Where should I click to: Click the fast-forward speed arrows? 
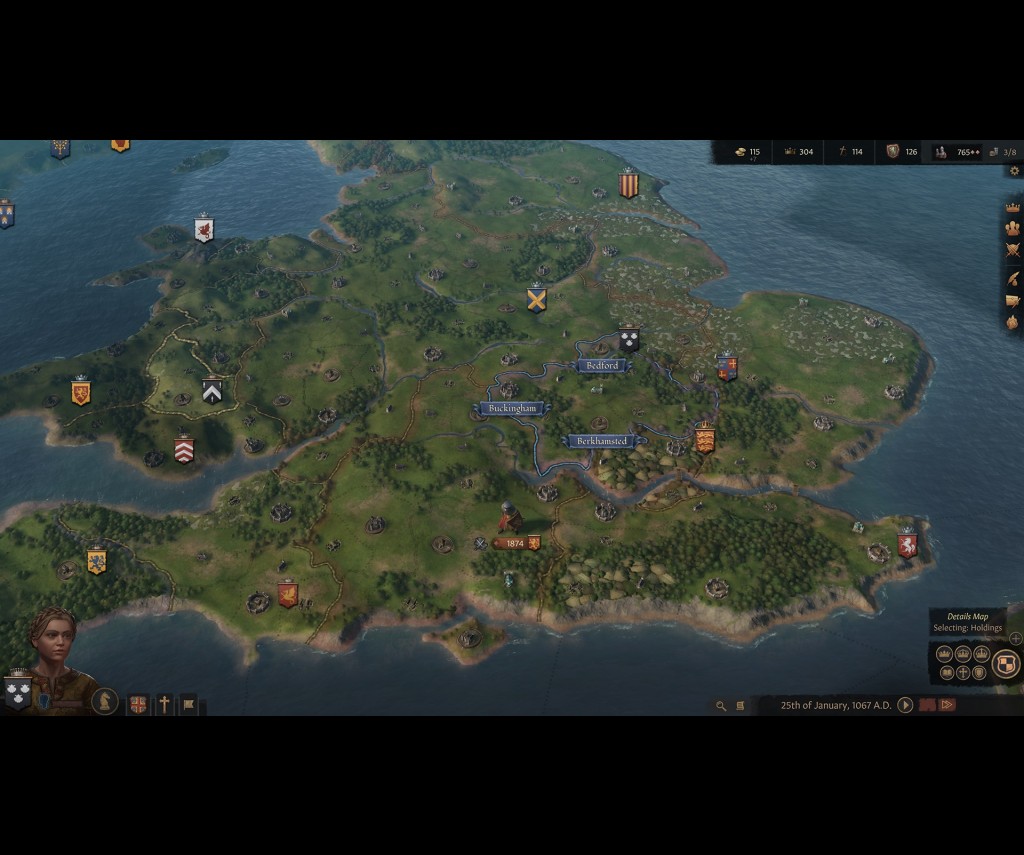(946, 705)
